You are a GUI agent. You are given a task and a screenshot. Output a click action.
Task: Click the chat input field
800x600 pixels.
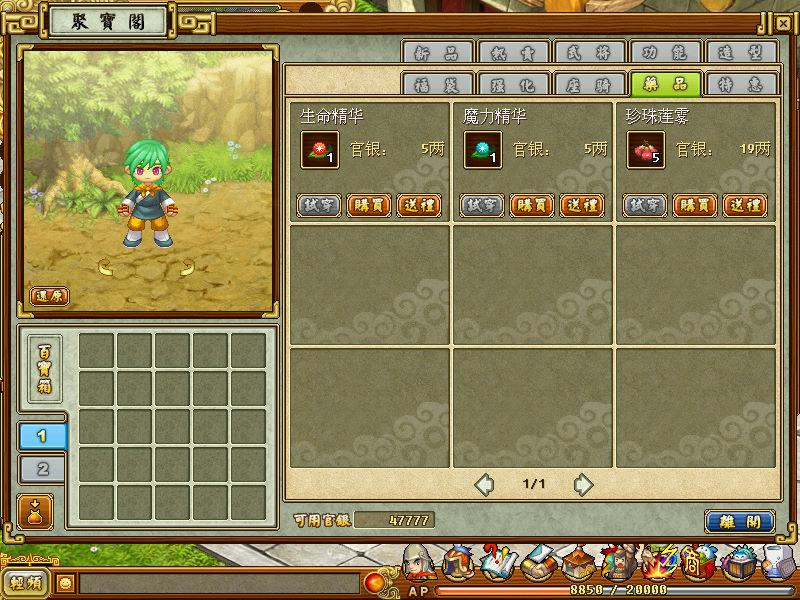click(x=218, y=583)
